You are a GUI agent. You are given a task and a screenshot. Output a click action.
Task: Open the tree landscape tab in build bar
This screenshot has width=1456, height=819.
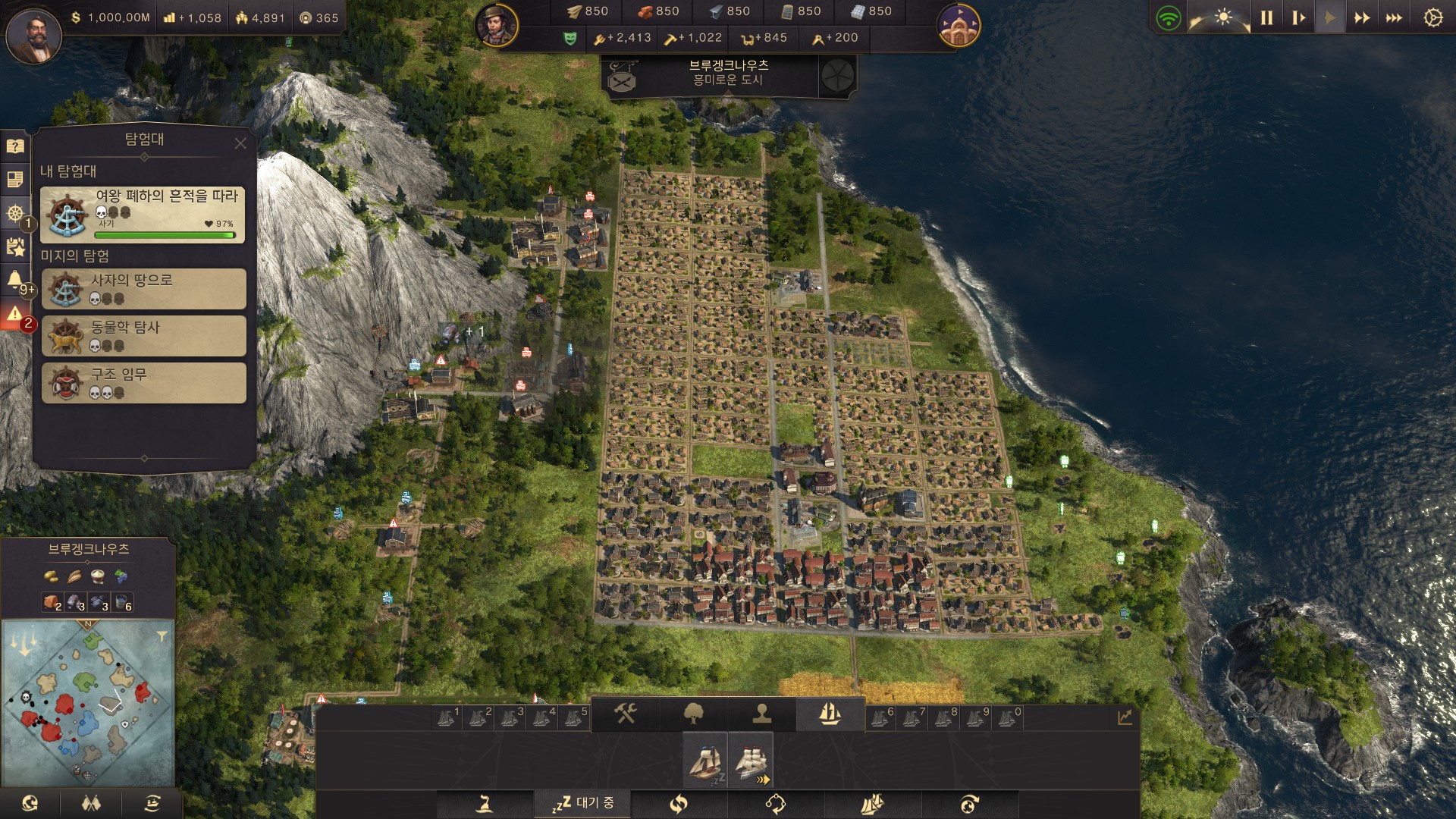[x=693, y=714]
